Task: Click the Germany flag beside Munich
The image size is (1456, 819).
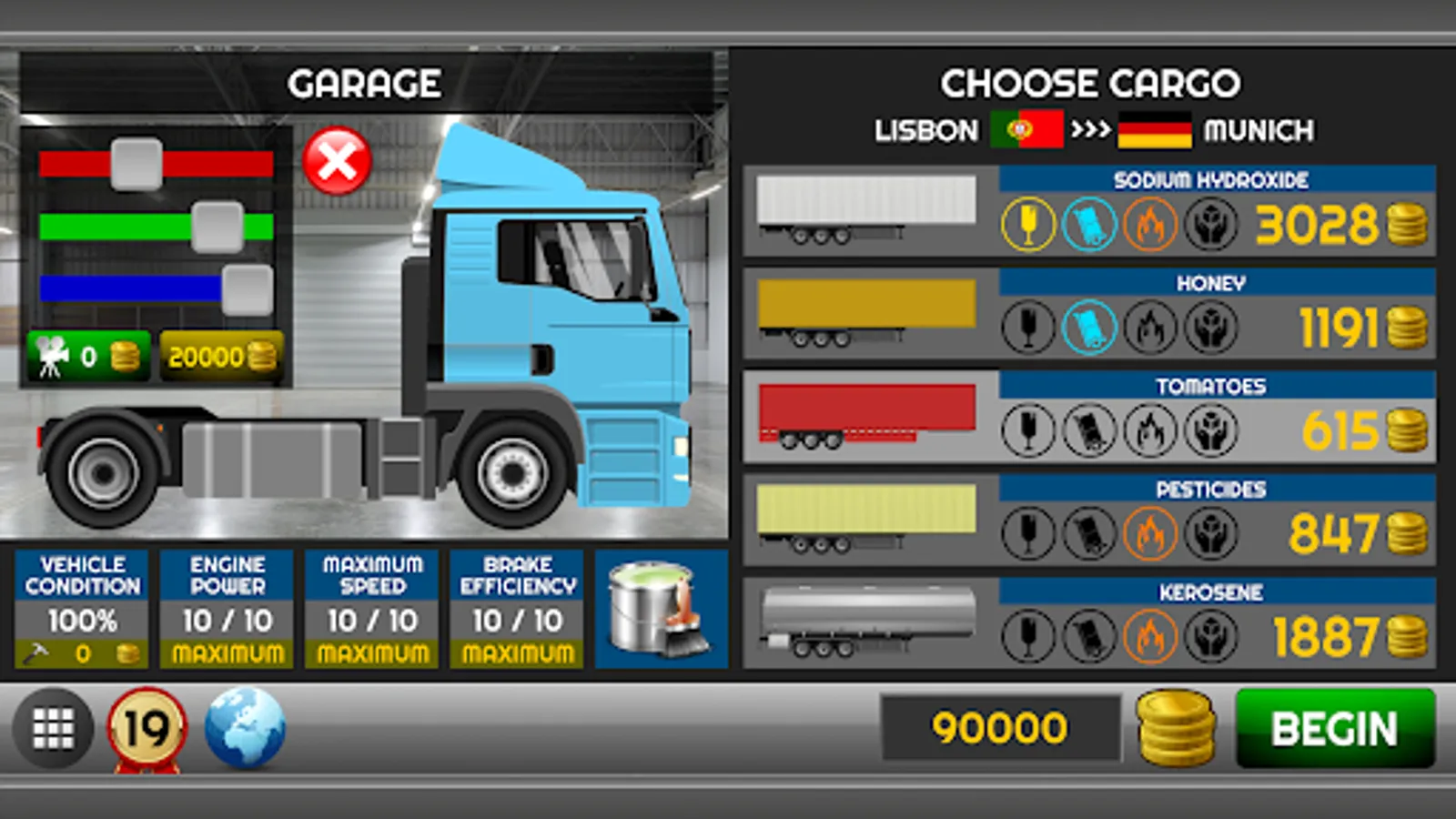Action: point(1158,130)
